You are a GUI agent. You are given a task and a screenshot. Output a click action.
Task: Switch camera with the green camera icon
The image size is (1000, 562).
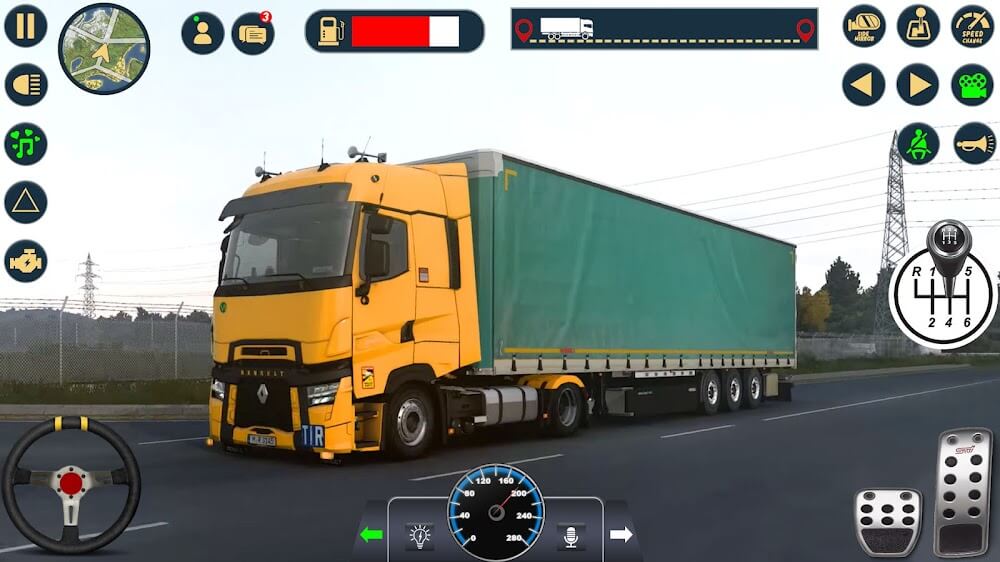(x=972, y=85)
